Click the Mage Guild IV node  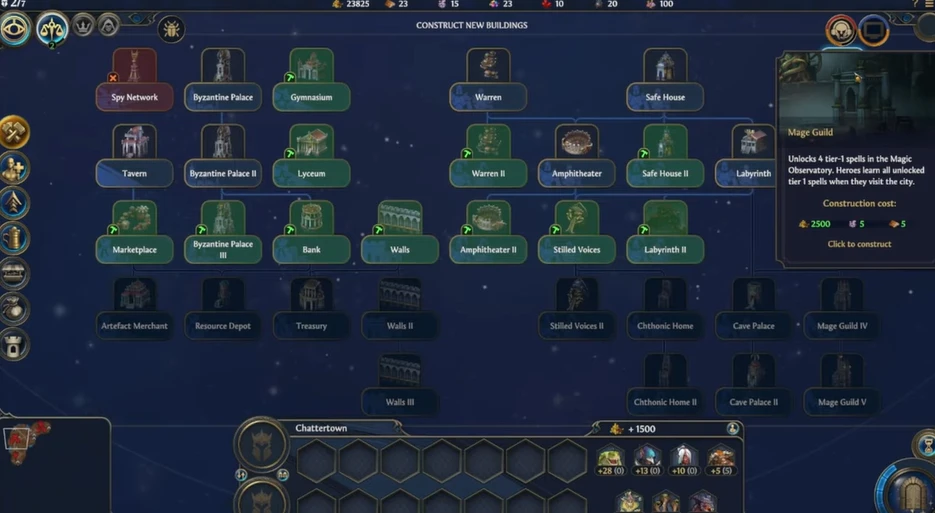coord(842,311)
